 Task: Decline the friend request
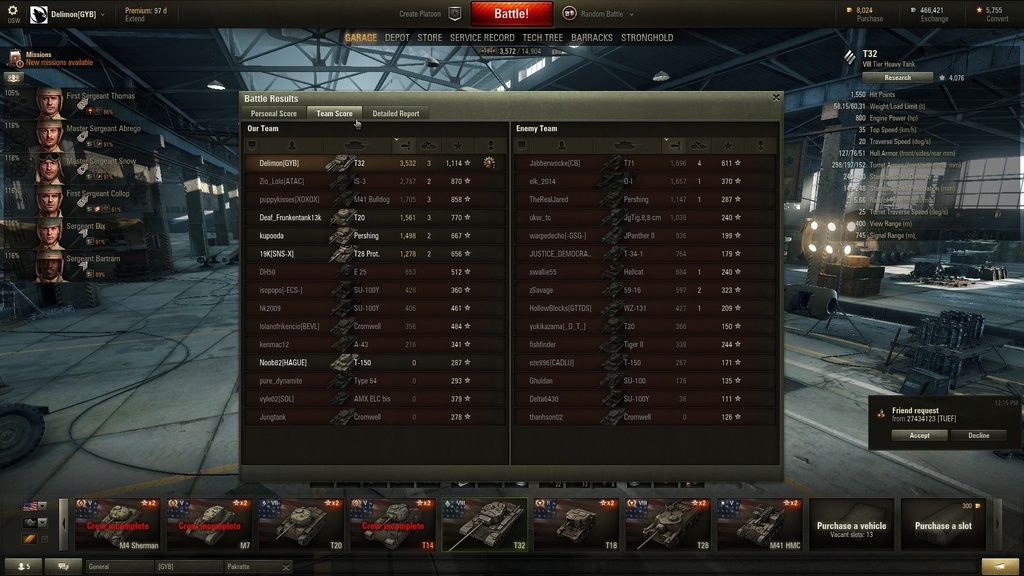(x=979, y=436)
